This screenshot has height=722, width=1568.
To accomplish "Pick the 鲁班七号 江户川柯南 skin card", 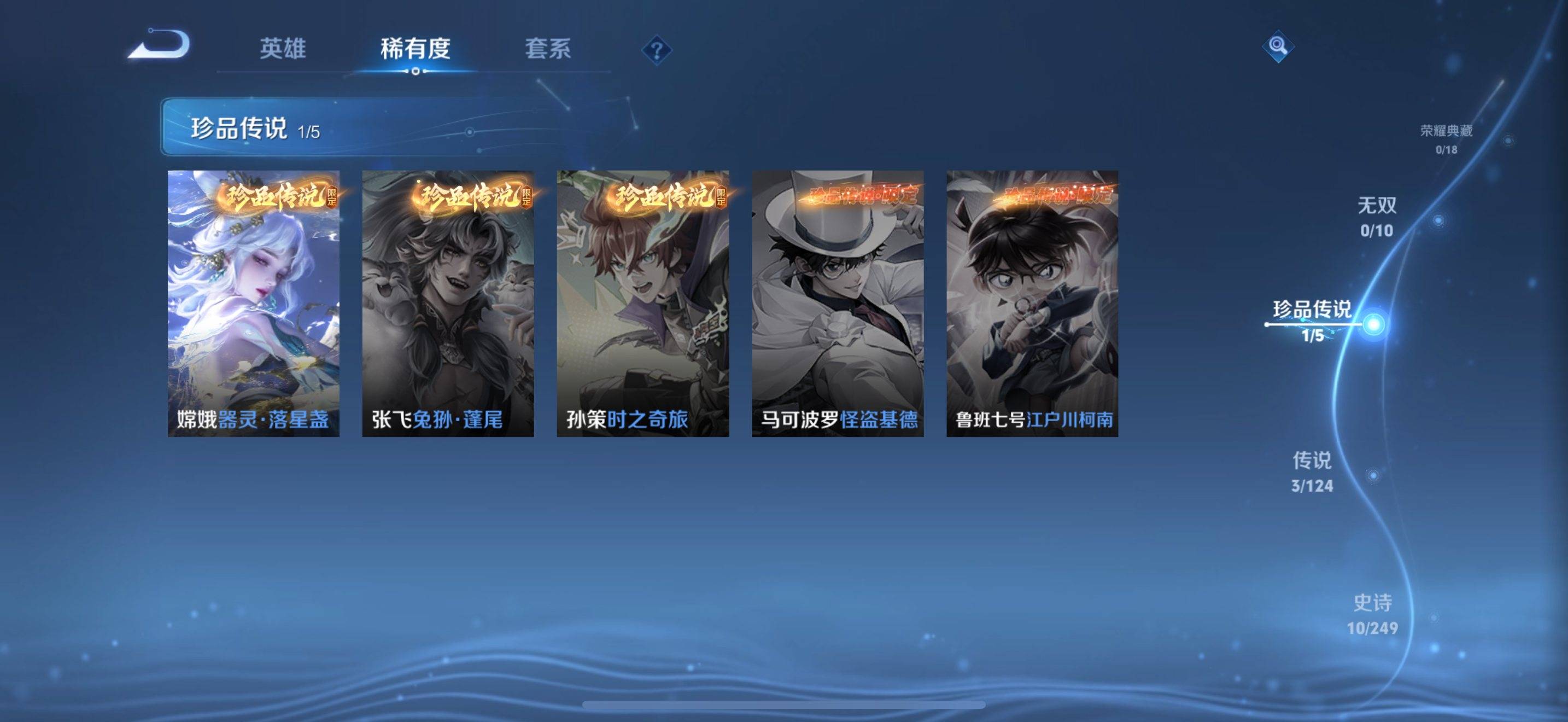I will 1032,303.
